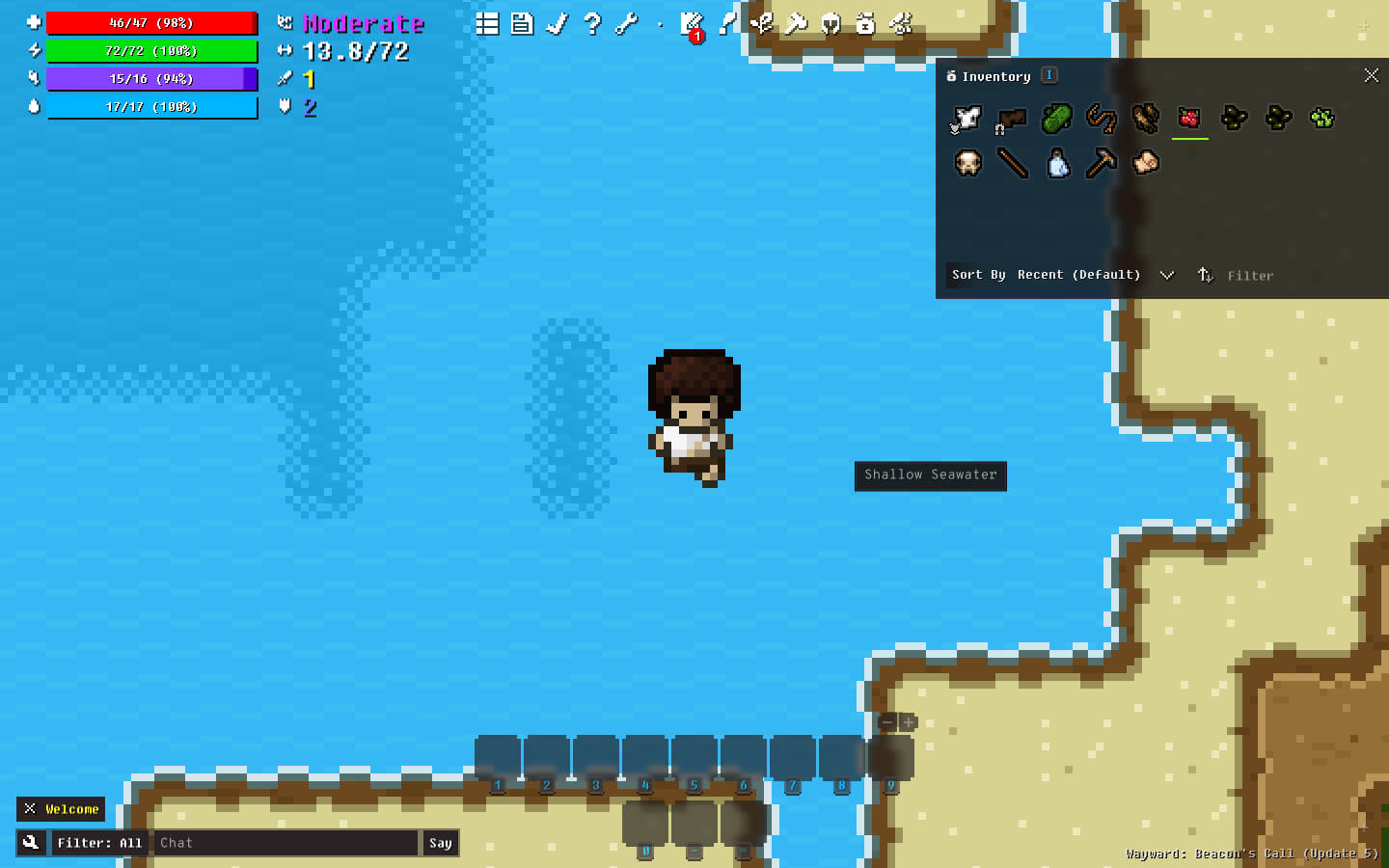Click the Chat text input box
The width and height of the screenshot is (1389, 868).
click(x=286, y=843)
